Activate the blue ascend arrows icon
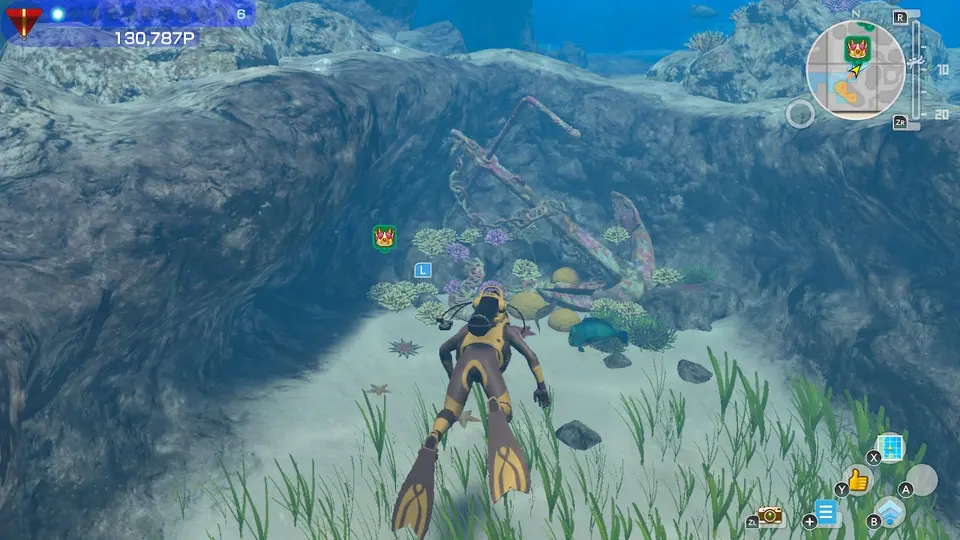This screenshot has width=960, height=540. [x=890, y=512]
